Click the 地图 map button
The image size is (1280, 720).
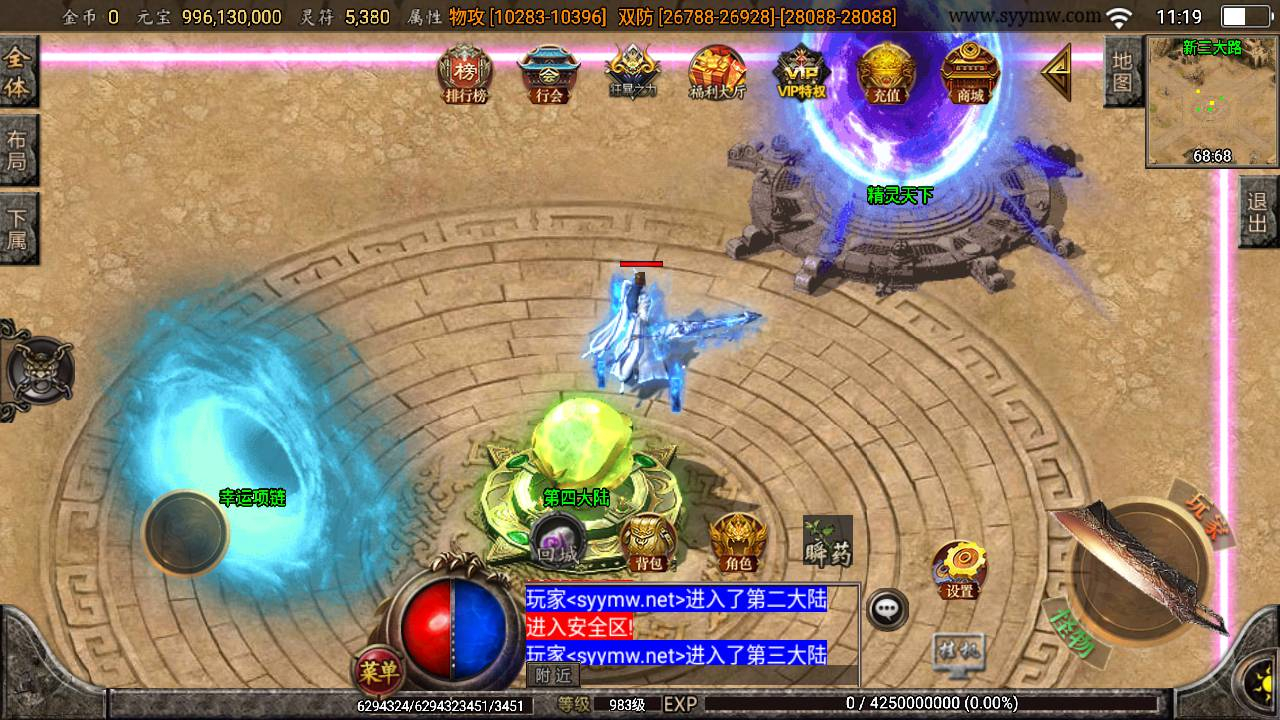point(1123,71)
